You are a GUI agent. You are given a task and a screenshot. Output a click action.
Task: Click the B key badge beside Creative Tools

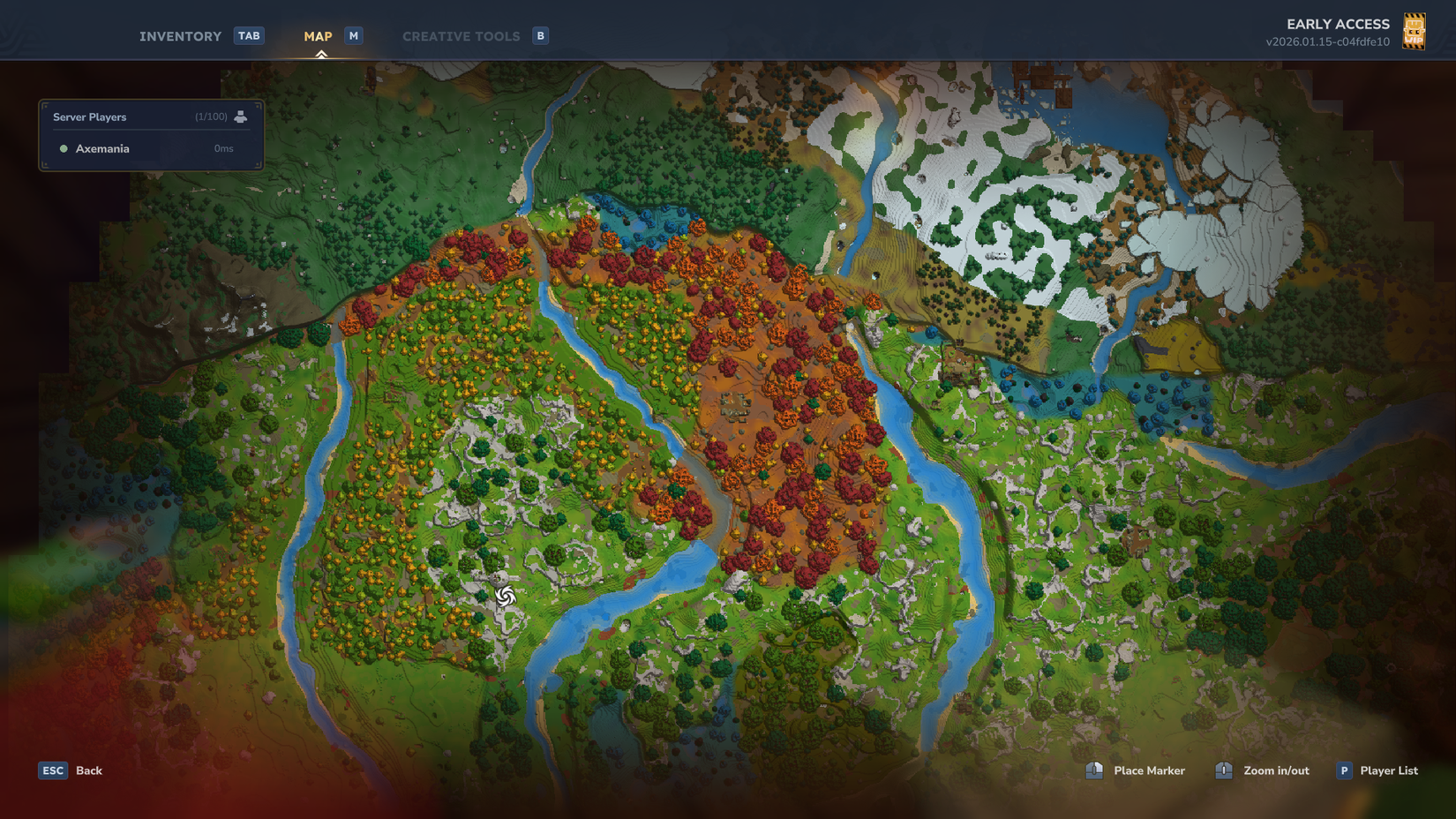[x=539, y=35]
